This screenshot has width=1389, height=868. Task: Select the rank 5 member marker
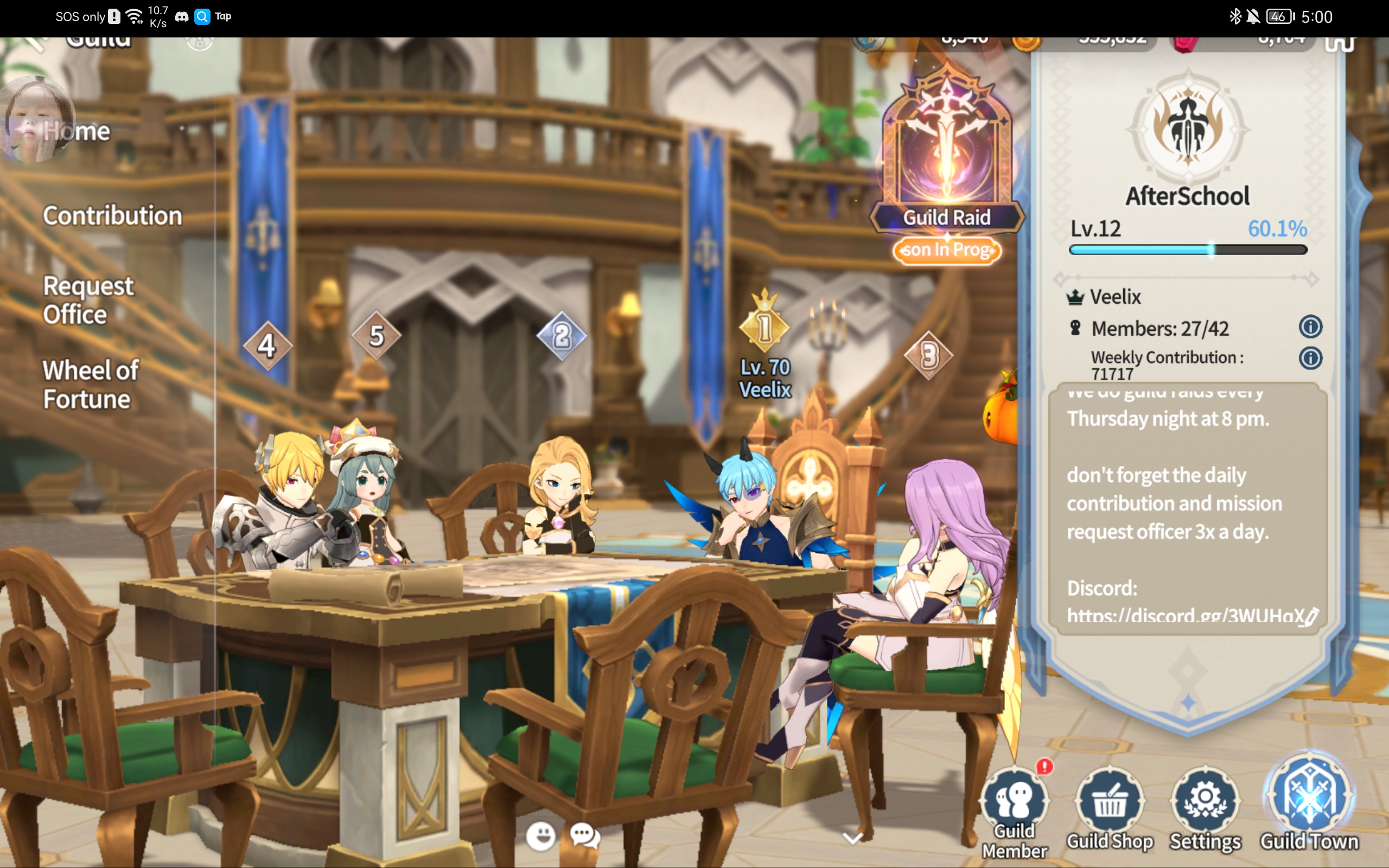376,336
